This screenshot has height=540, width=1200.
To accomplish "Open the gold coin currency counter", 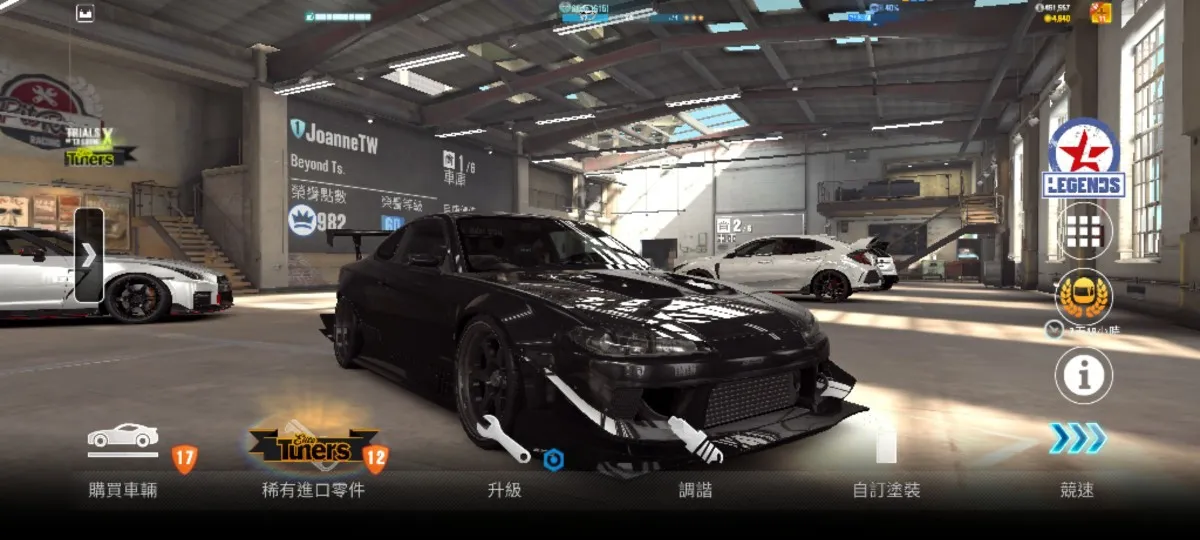I will pyautogui.click(x=1056, y=18).
